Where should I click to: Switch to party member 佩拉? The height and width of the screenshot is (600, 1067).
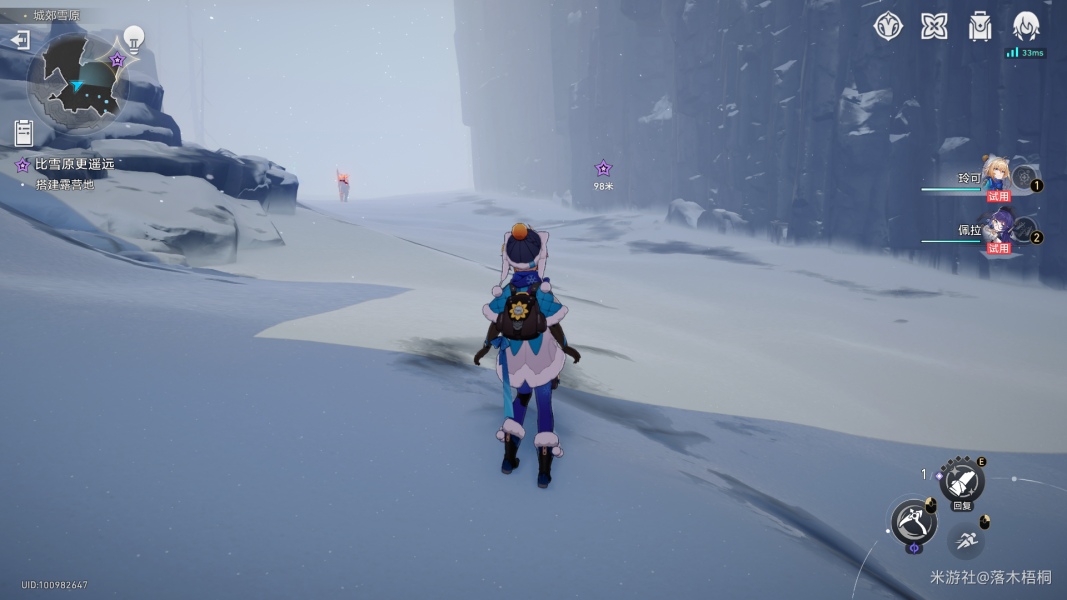pos(996,228)
